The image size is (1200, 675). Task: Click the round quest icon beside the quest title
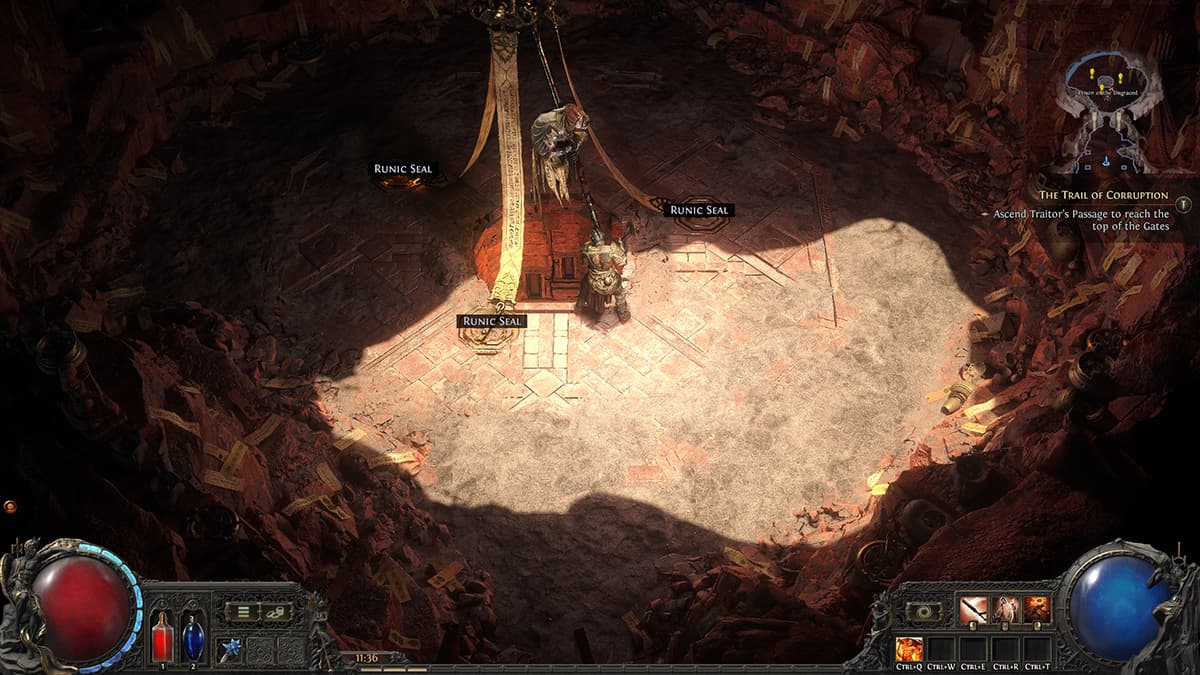[x=1184, y=204]
